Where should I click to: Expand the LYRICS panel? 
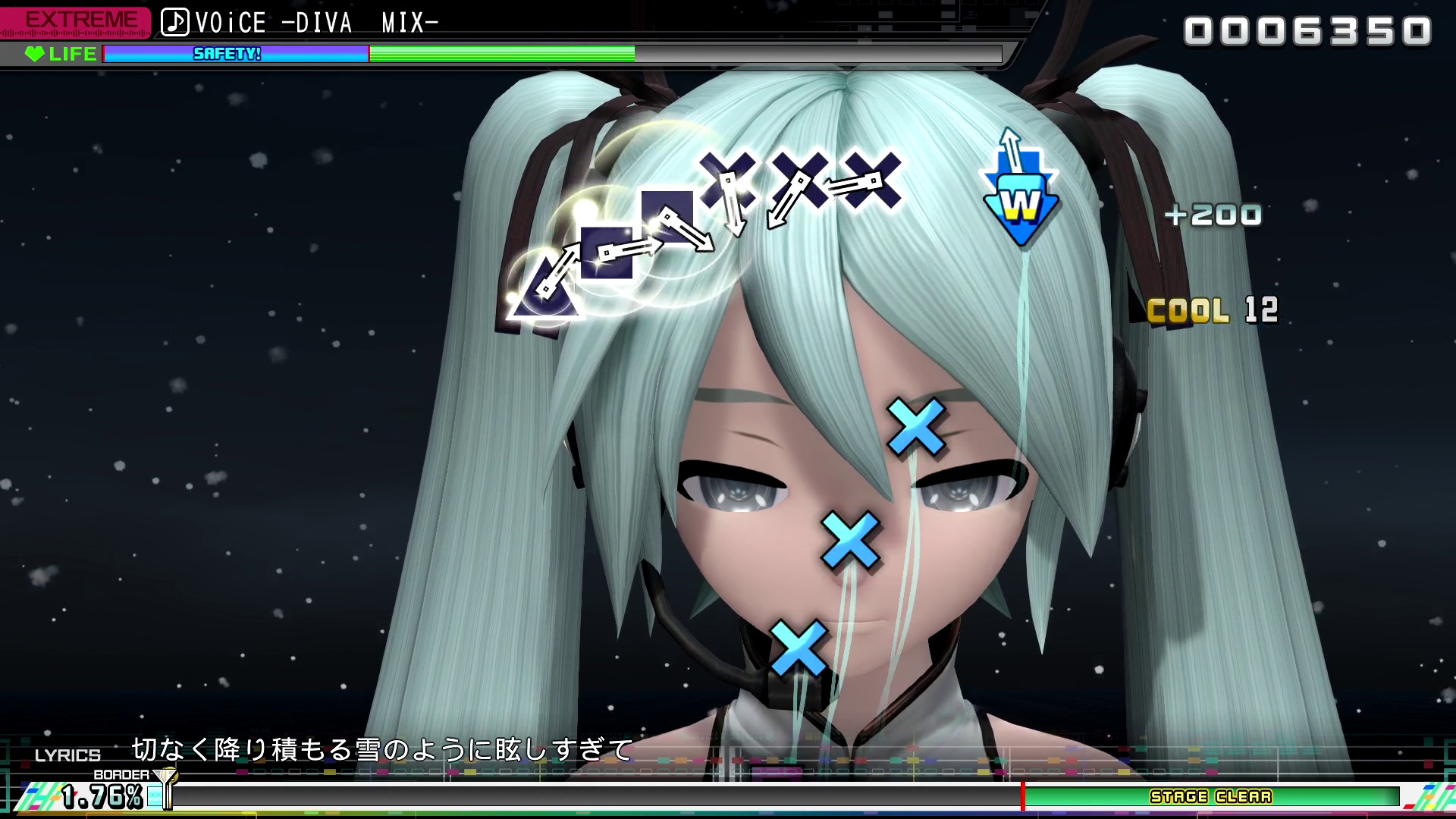68,755
